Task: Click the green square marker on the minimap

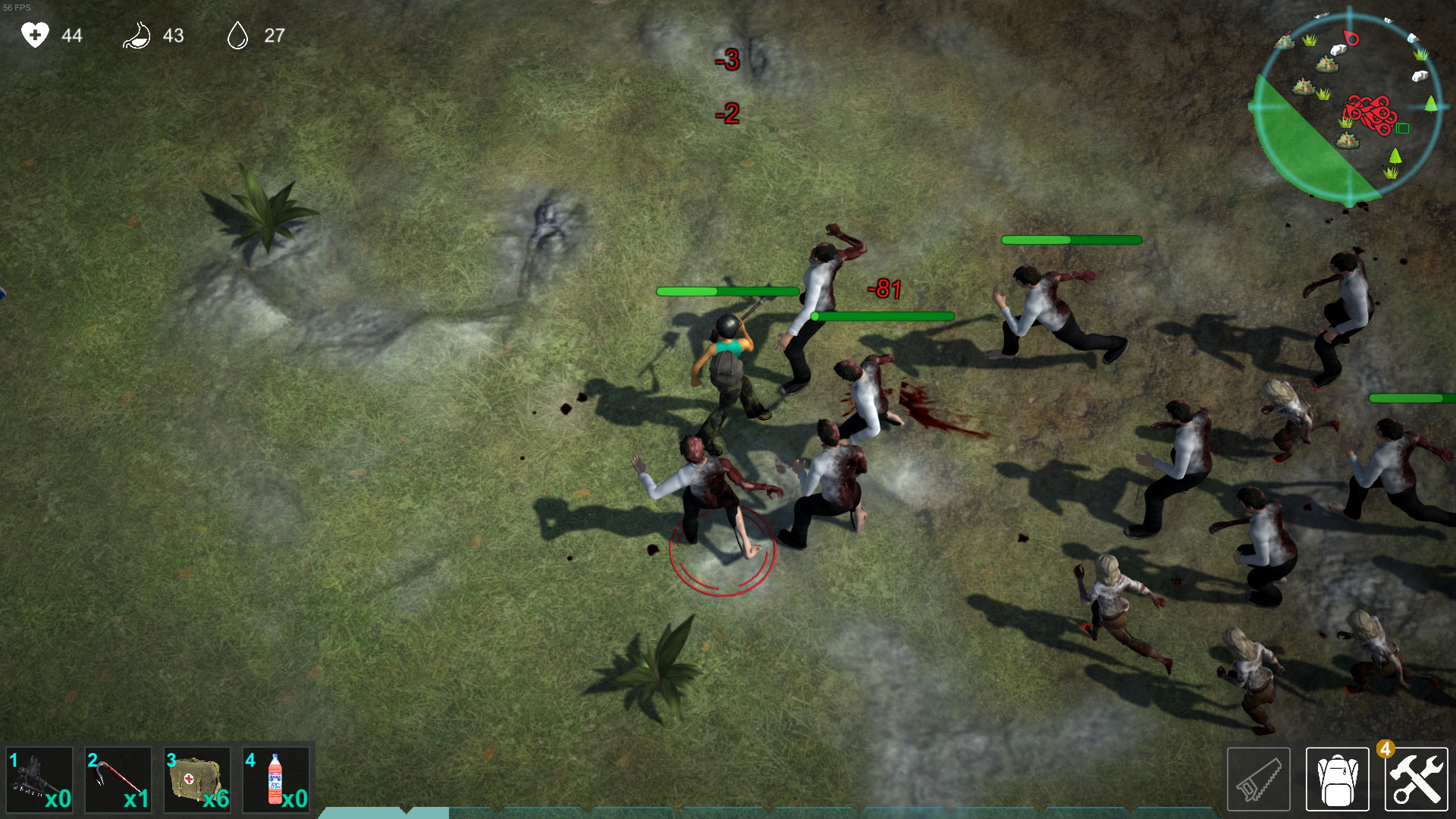Action: pos(1402,127)
